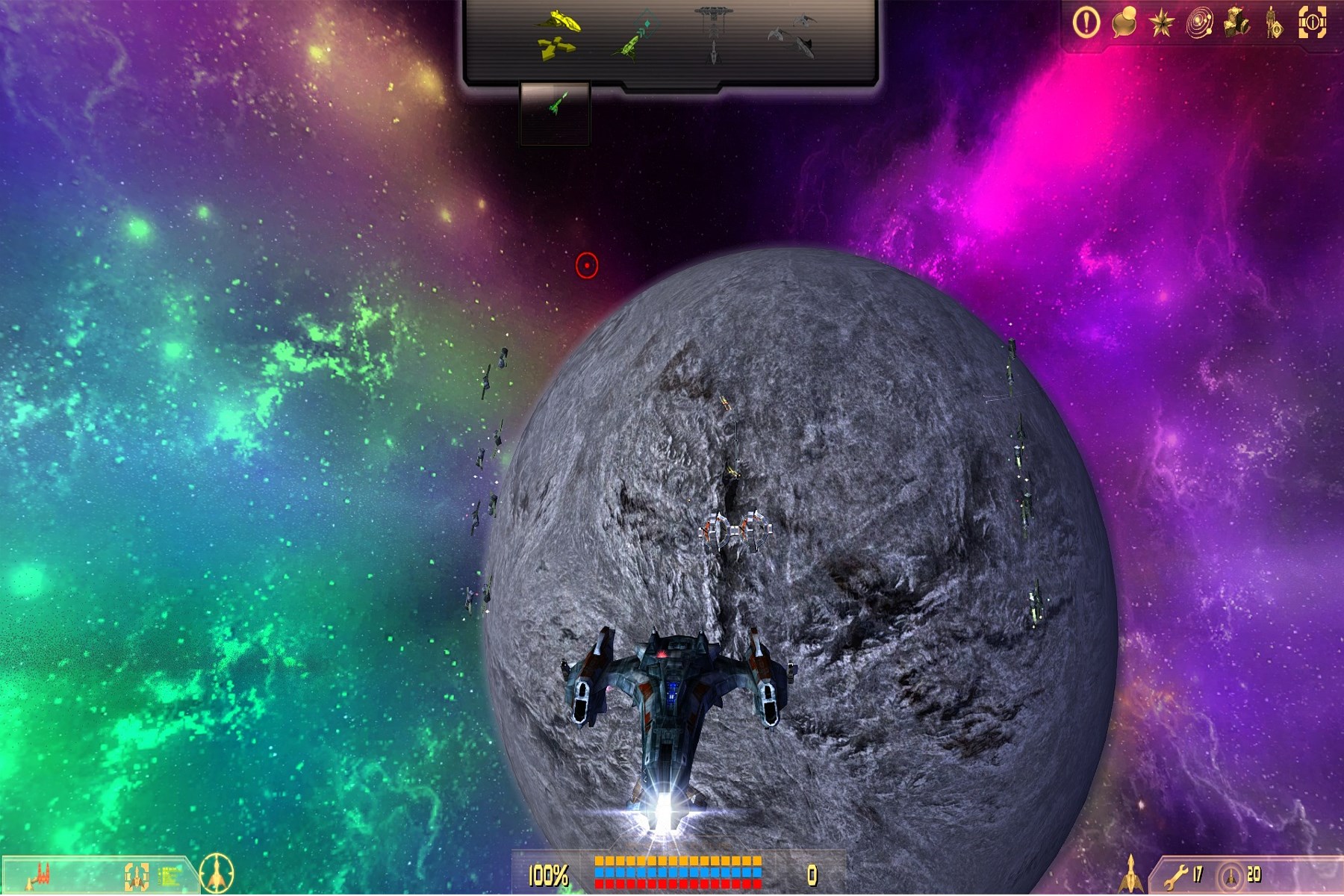Click the circled ship icon at bottom left
Viewport: 1344px width, 896px height.
point(217,873)
